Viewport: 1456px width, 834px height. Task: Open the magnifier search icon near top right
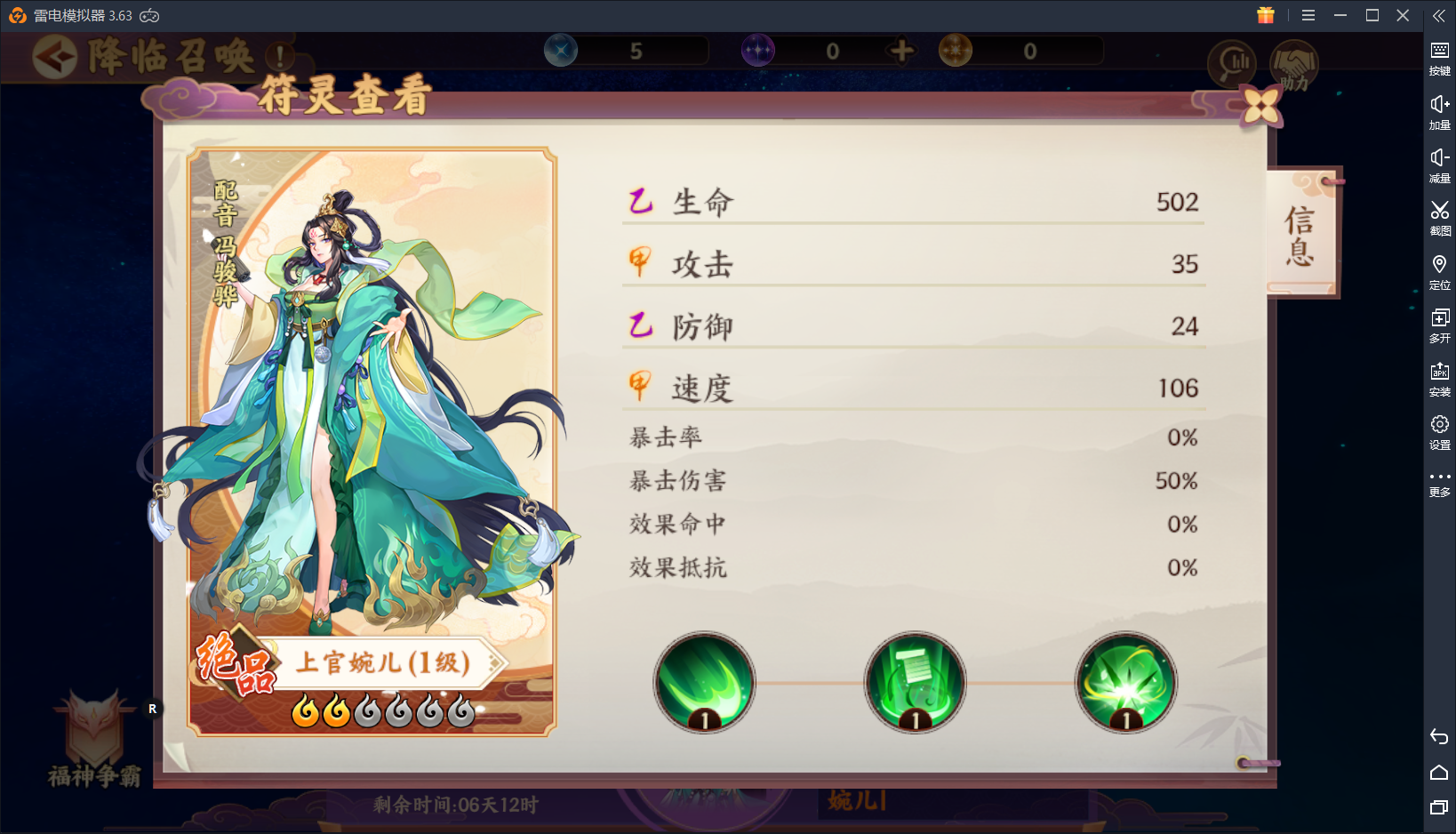[1231, 64]
